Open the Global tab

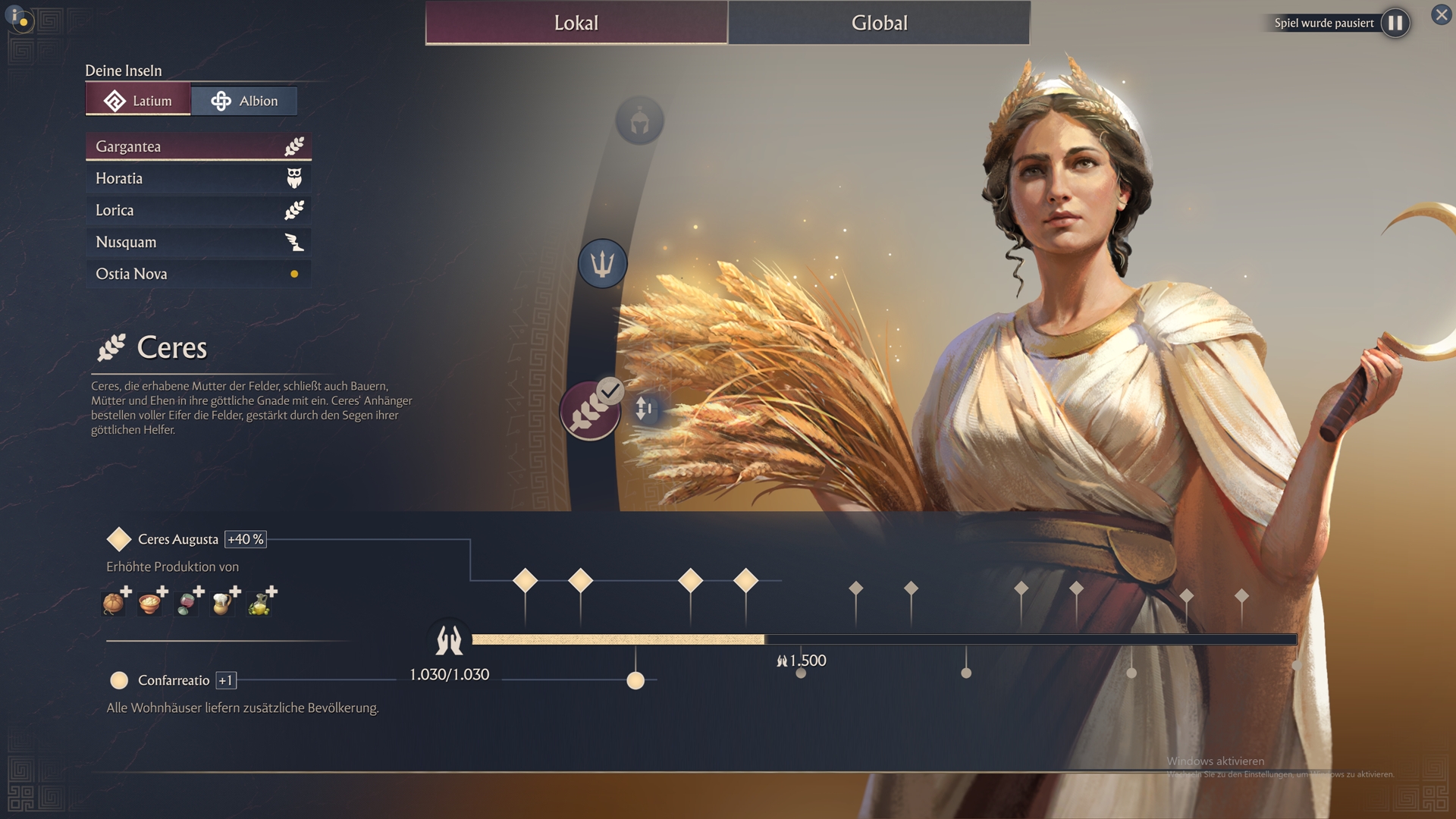tap(879, 23)
